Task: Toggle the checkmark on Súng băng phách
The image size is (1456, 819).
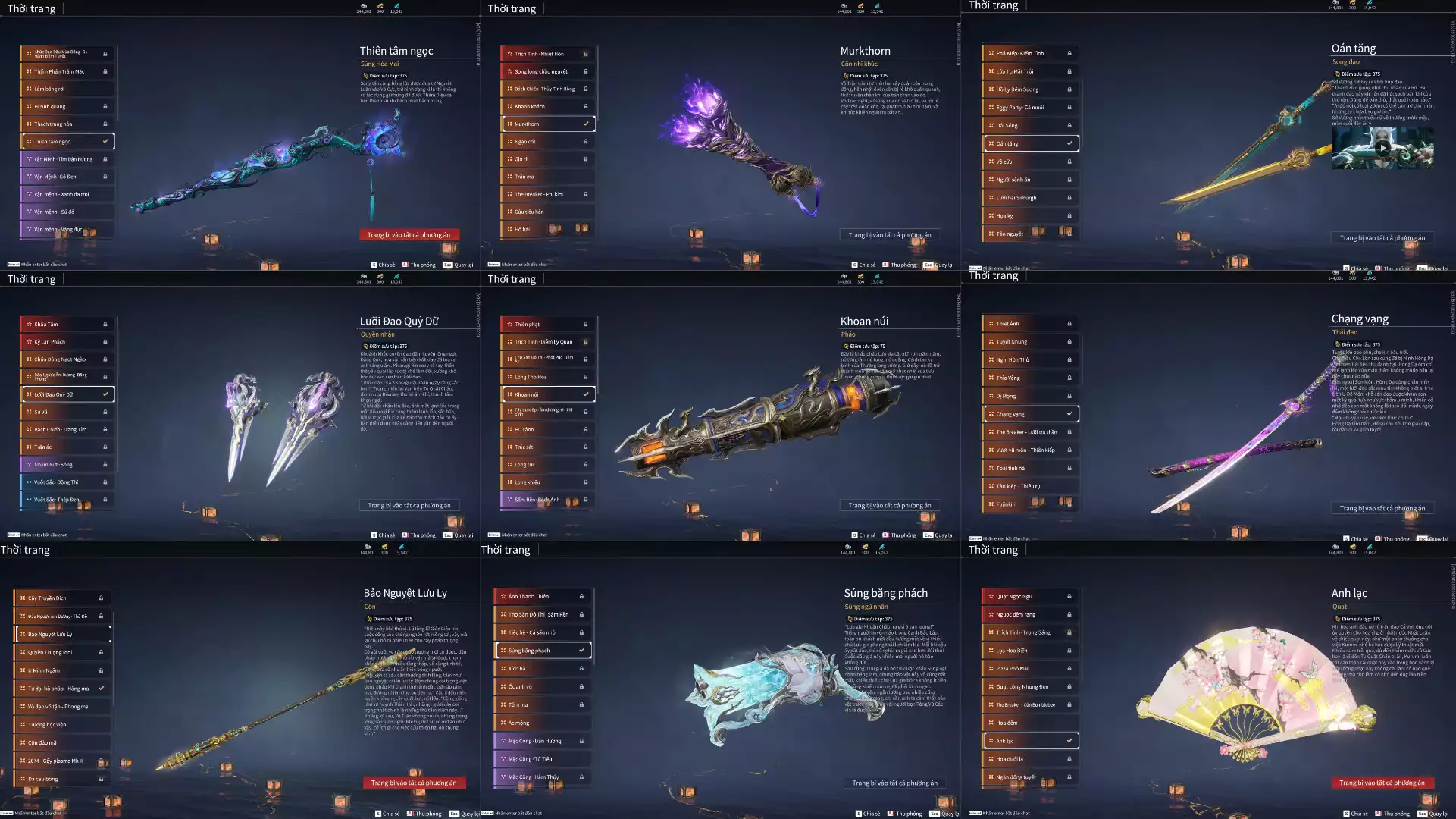Action: click(583, 650)
